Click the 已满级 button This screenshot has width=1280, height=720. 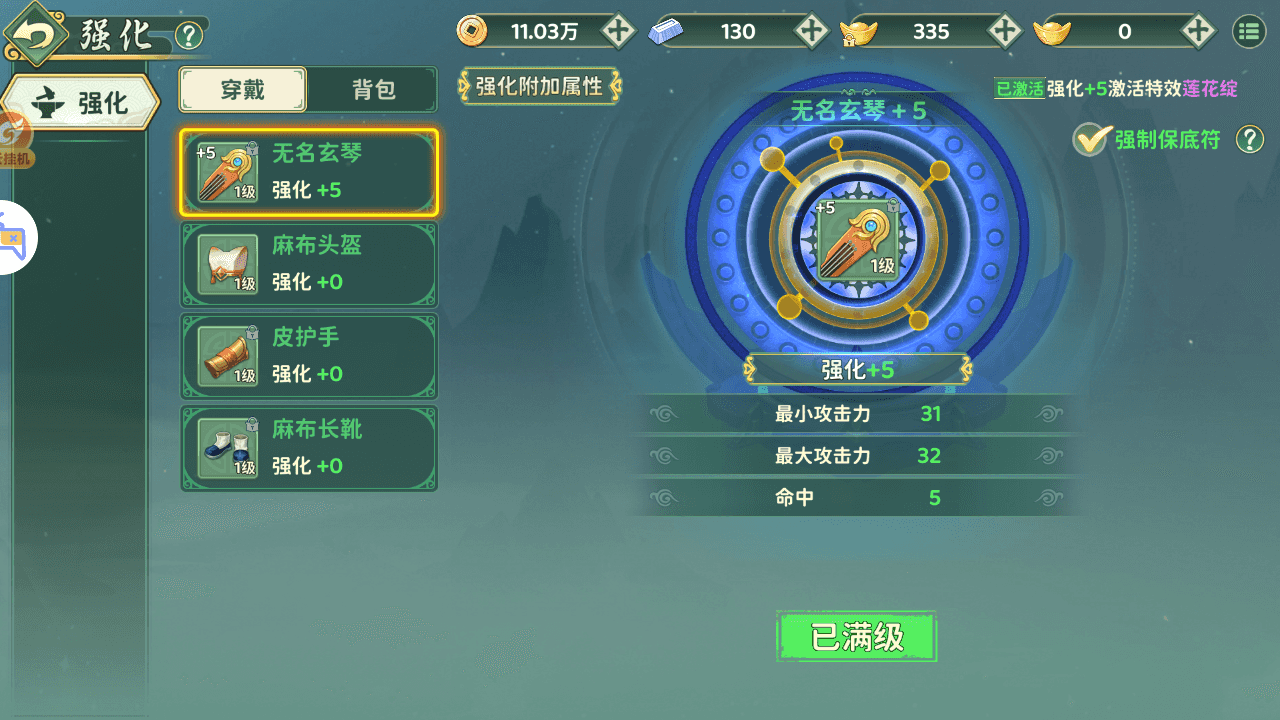[856, 636]
